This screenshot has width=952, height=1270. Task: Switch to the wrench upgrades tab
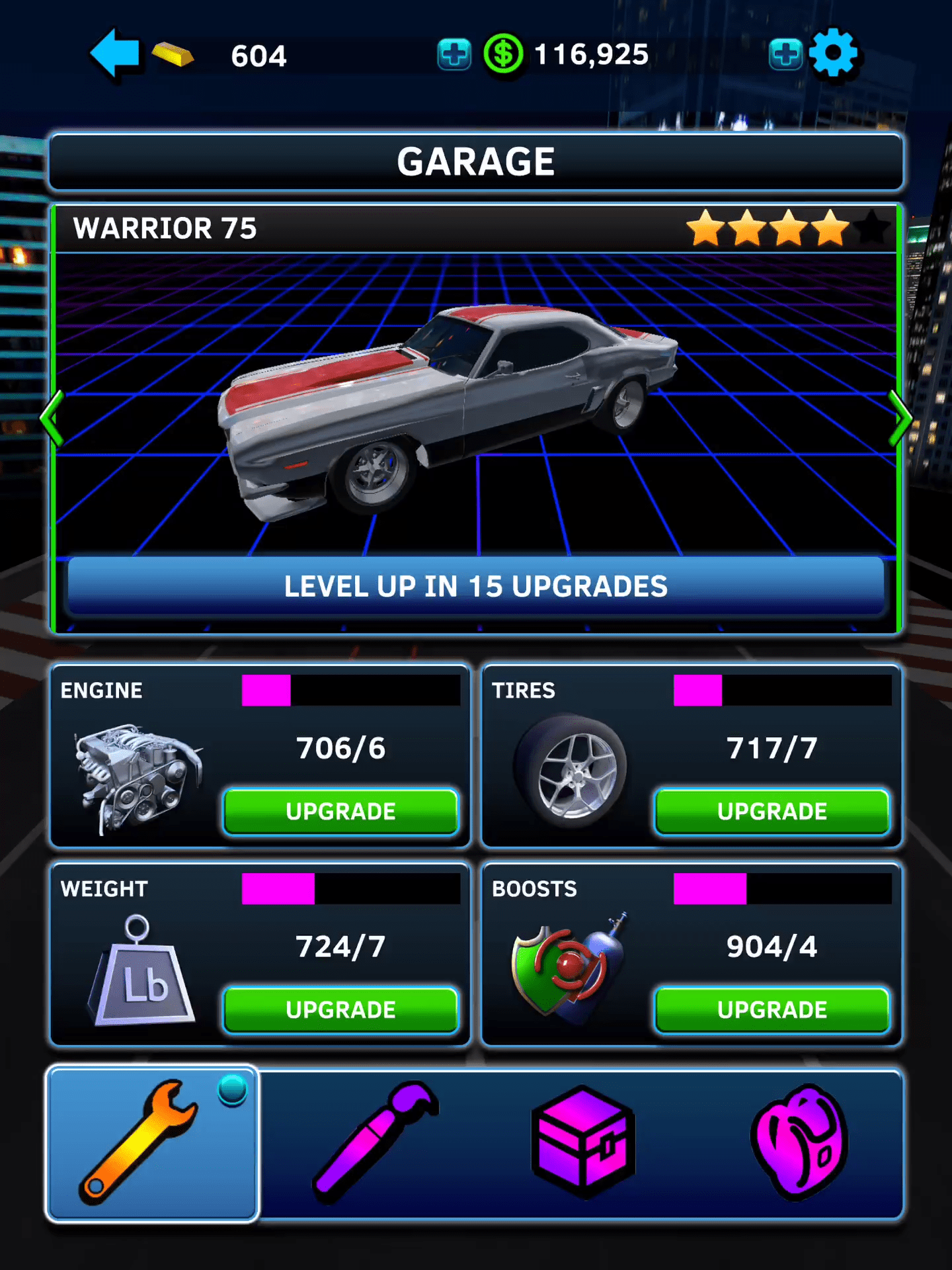(x=152, y=1143)
